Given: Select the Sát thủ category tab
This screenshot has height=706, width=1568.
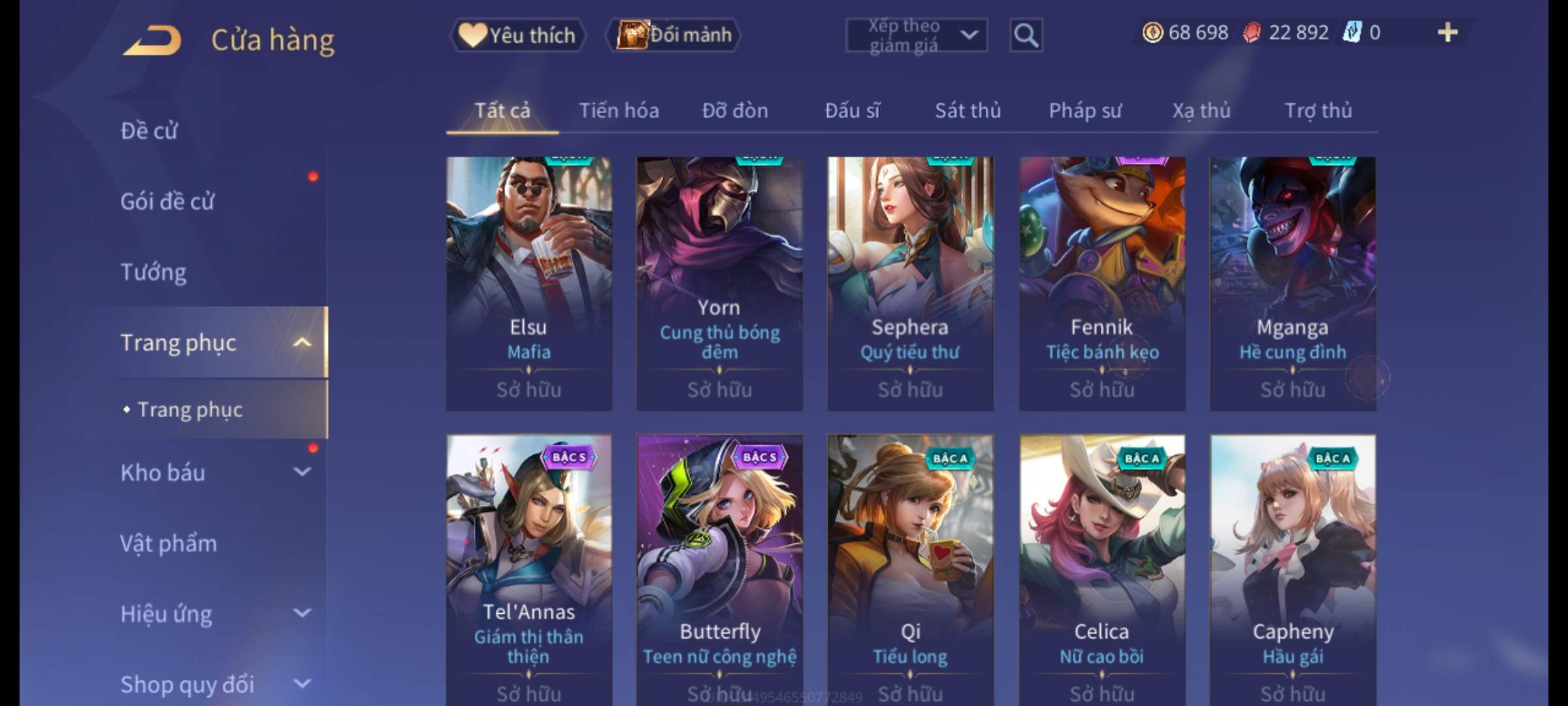Looking at the screenshot, I should pos(968,110).
